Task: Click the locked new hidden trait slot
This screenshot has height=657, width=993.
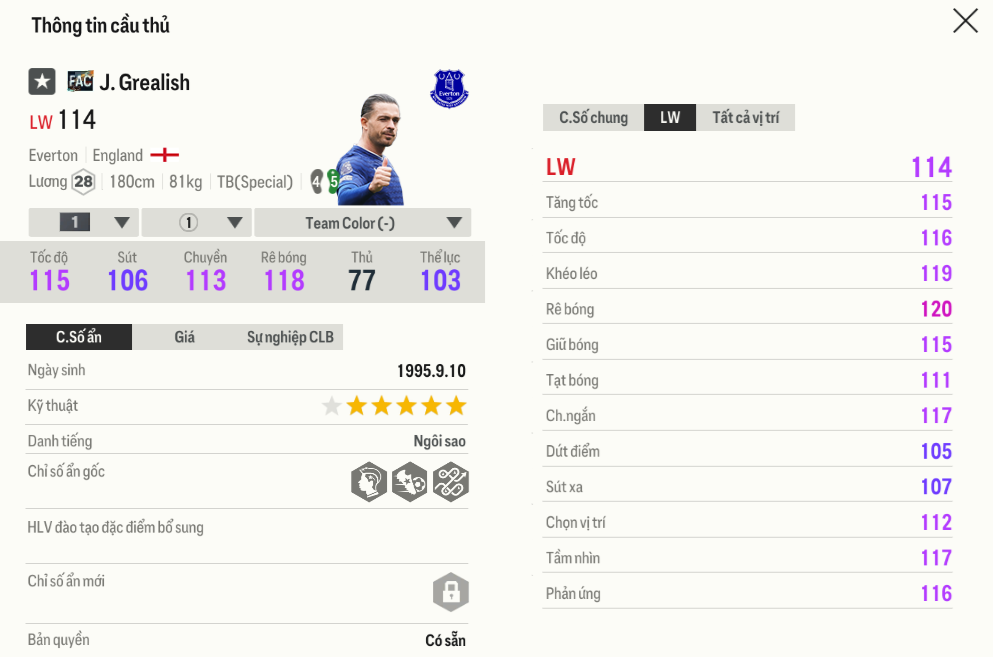Action: pos(450,592)
